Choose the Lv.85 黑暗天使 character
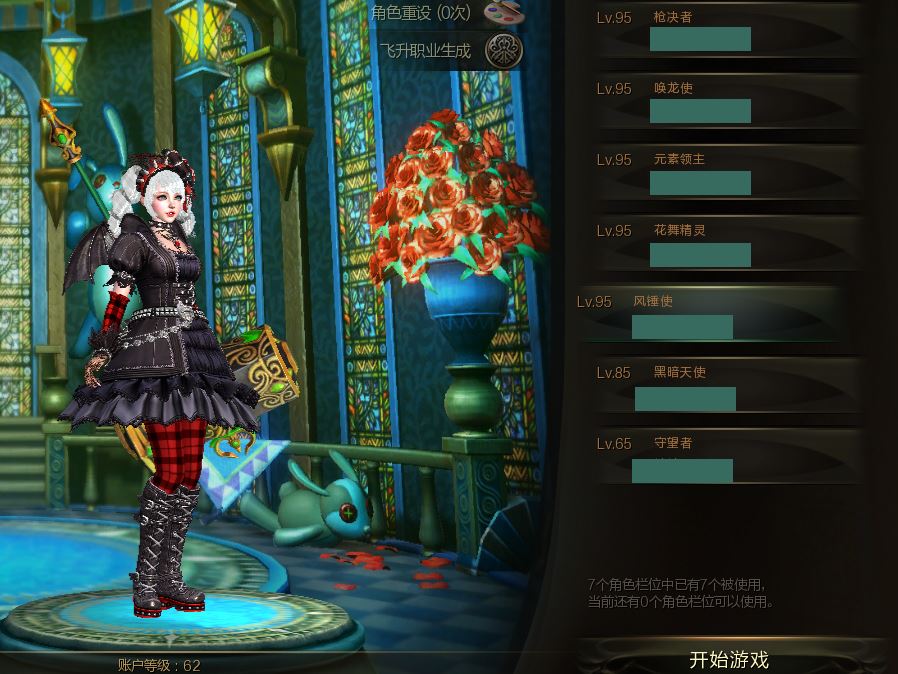The image size is (898, 674). tap(722, 385)
